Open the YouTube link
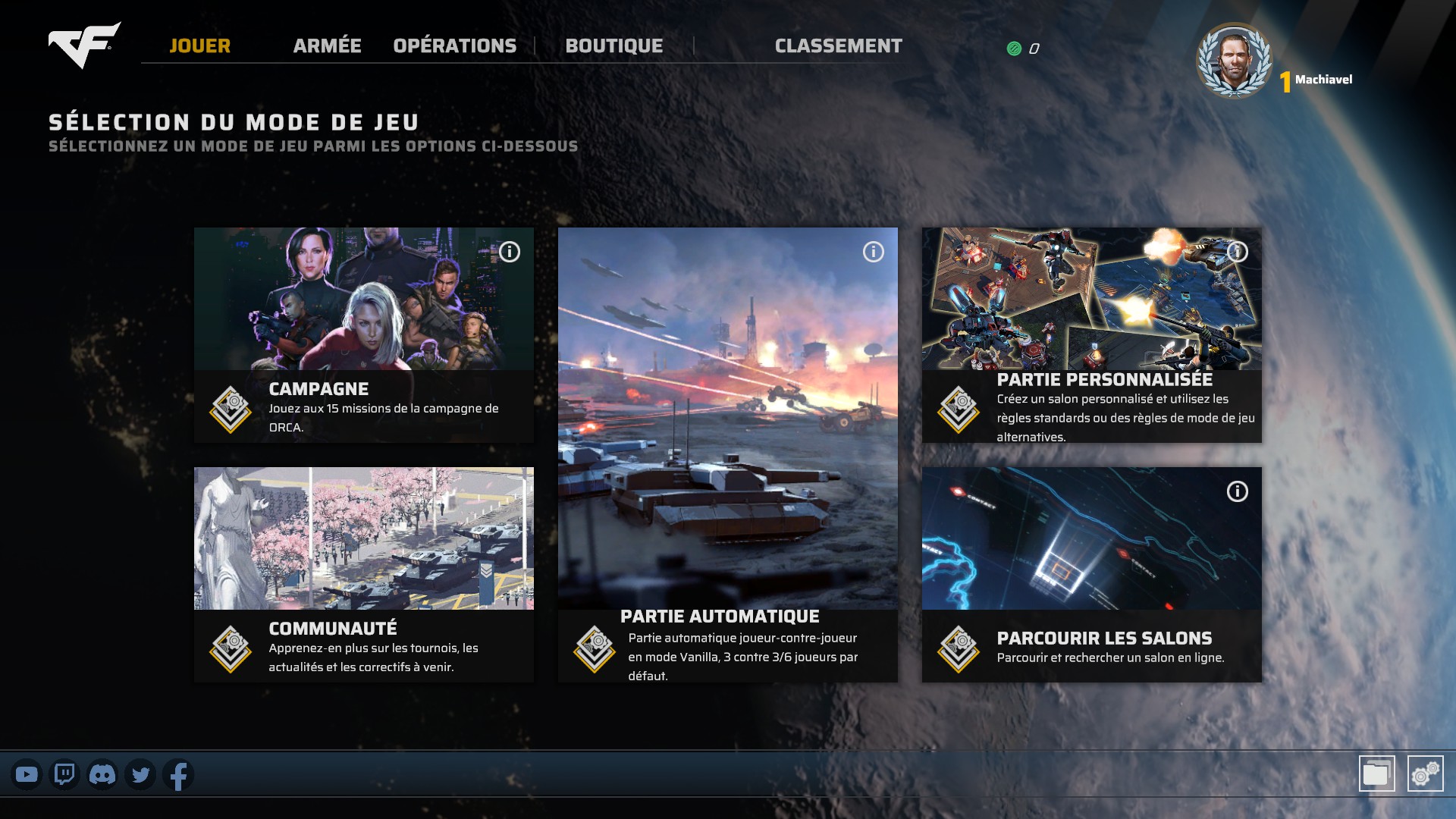The width and height of the screenshot is (1456, 819). coord(27,775)
